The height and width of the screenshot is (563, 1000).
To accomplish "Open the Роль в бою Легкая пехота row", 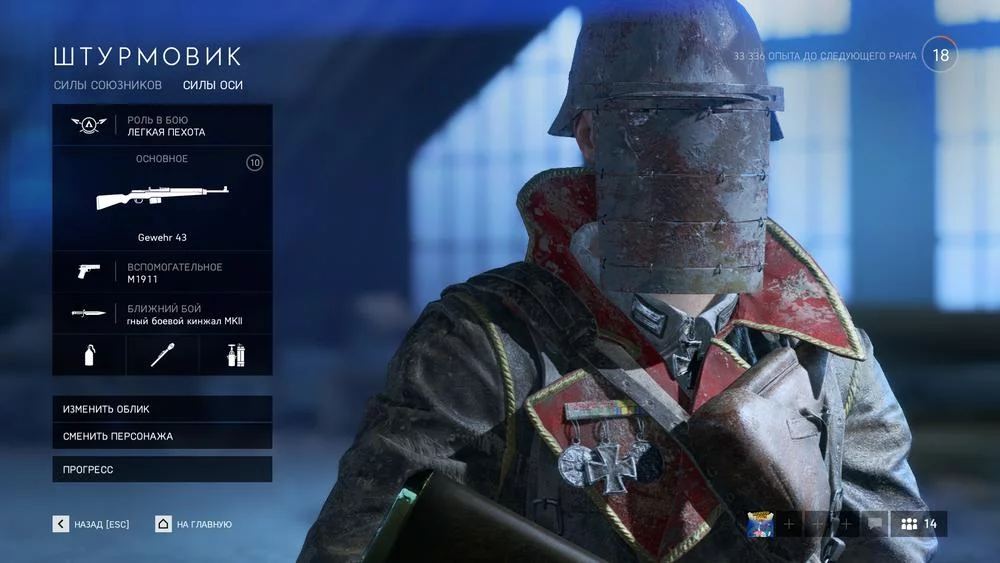I will tap(162, 125).
